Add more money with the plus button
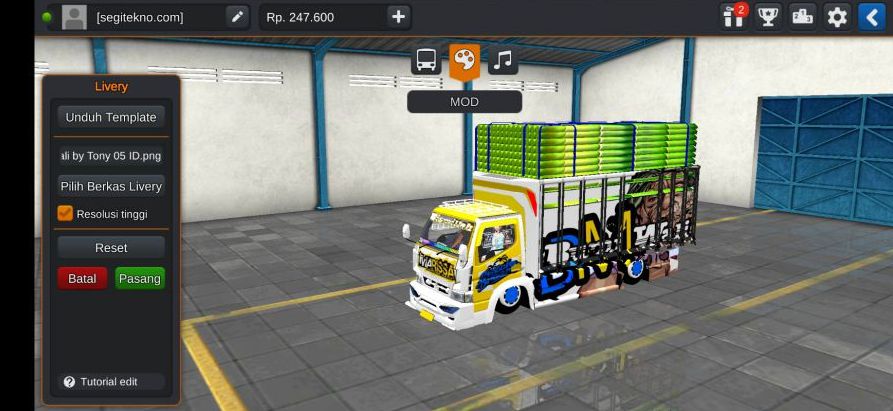Image resolution: width=893 pixels, height=411 pixels. click(398, 16)
